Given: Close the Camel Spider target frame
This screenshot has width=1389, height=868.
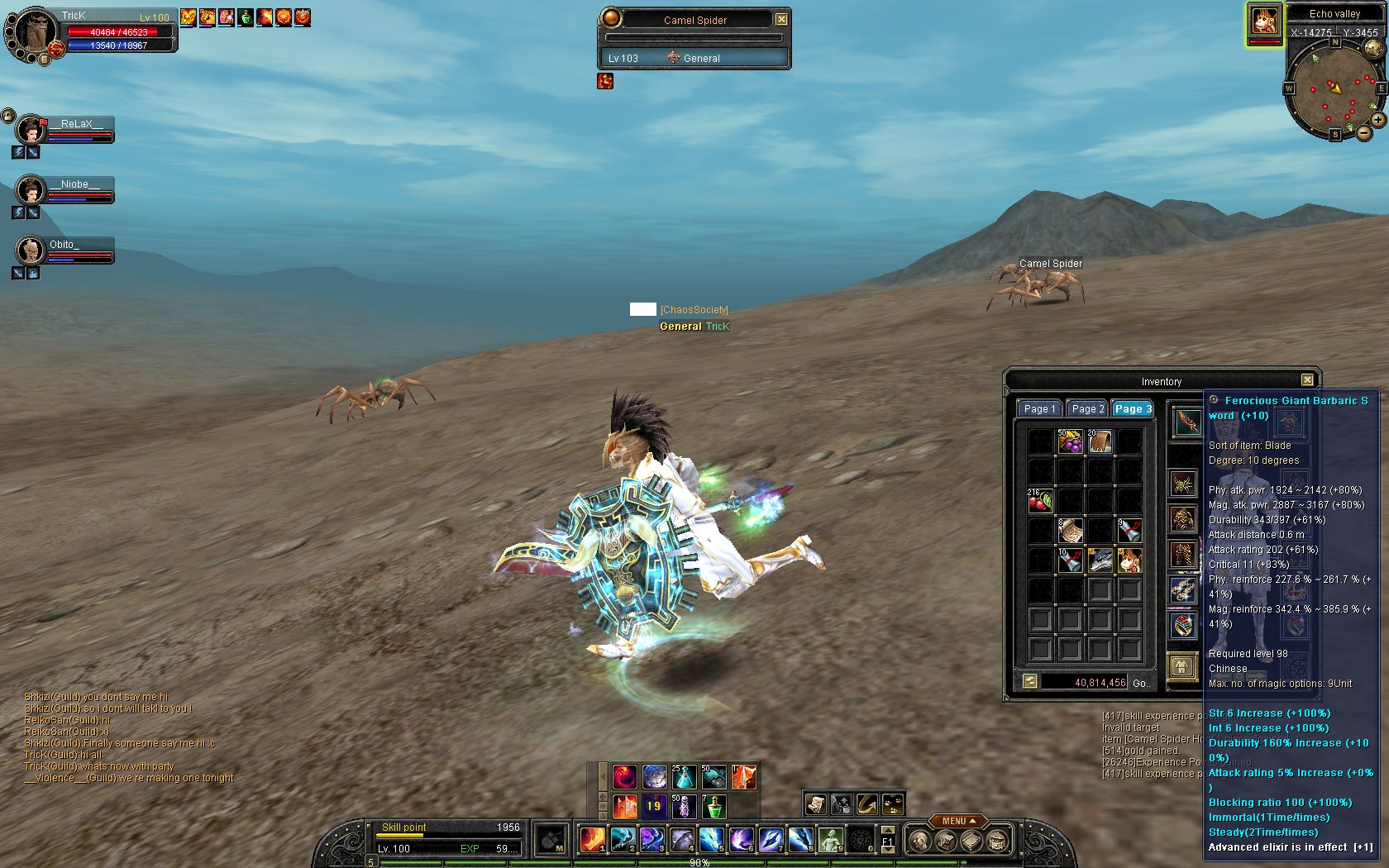Looking at the screenshot, I should click(781, 19).
